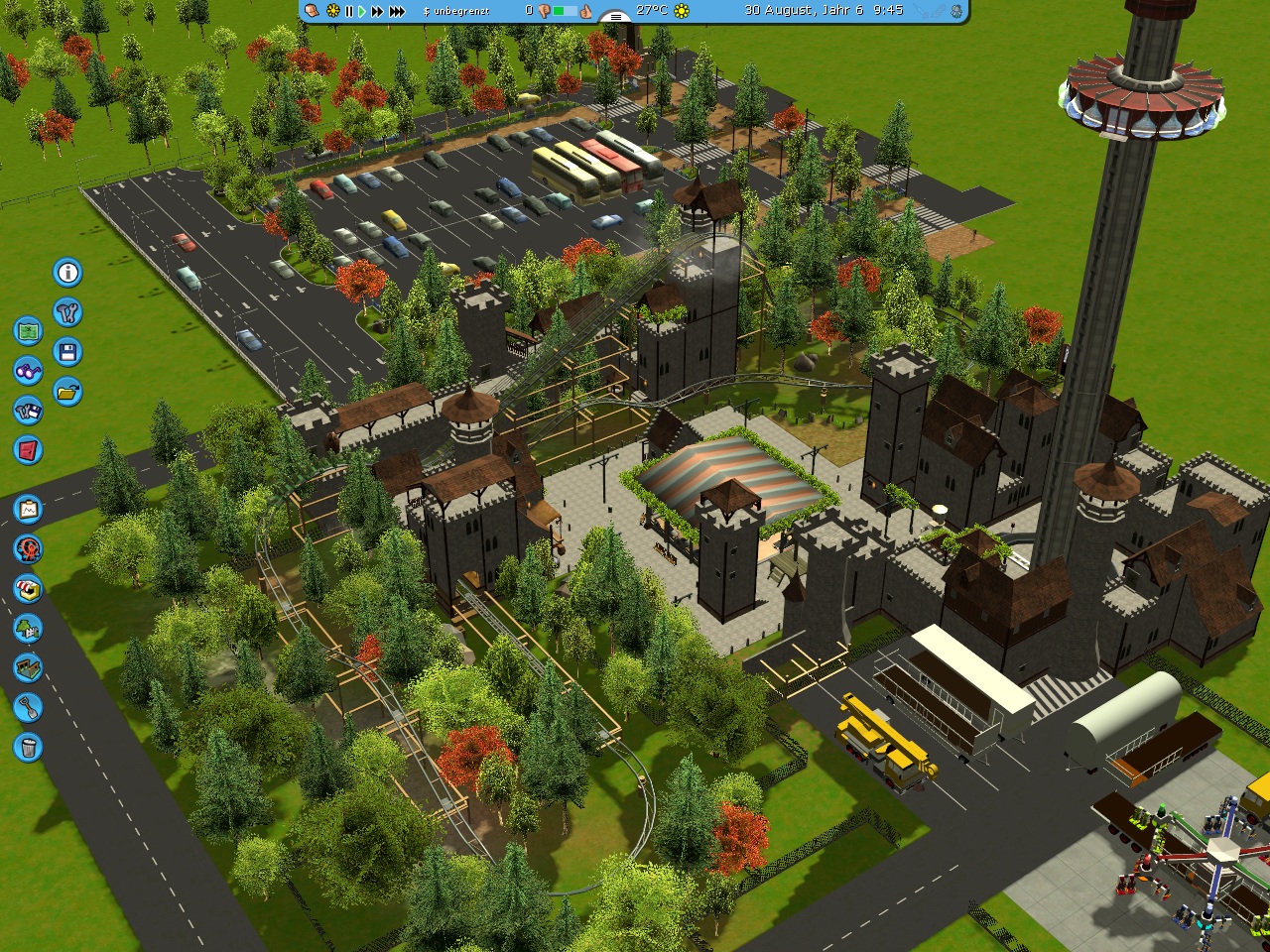
Task: Set game speed to triple fast-forward
Action: tap(397, 11)
